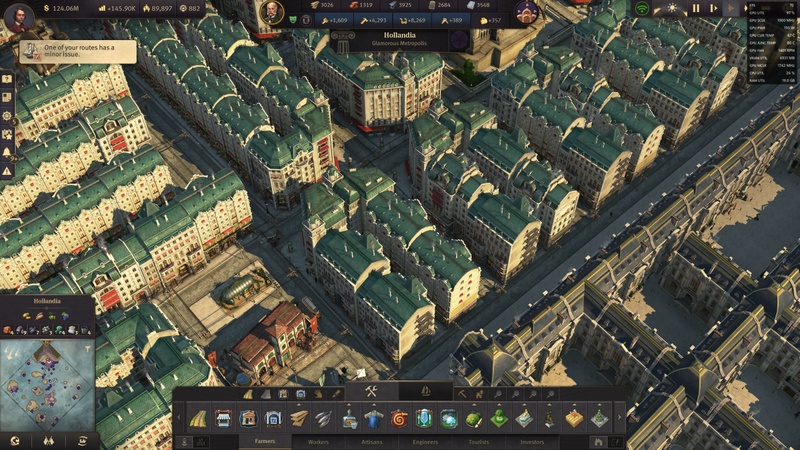Image resolution: width=800 pixels, height=450 pixels.
Task: Dismiss the route minor issue notification
Action: pos(78,51)
